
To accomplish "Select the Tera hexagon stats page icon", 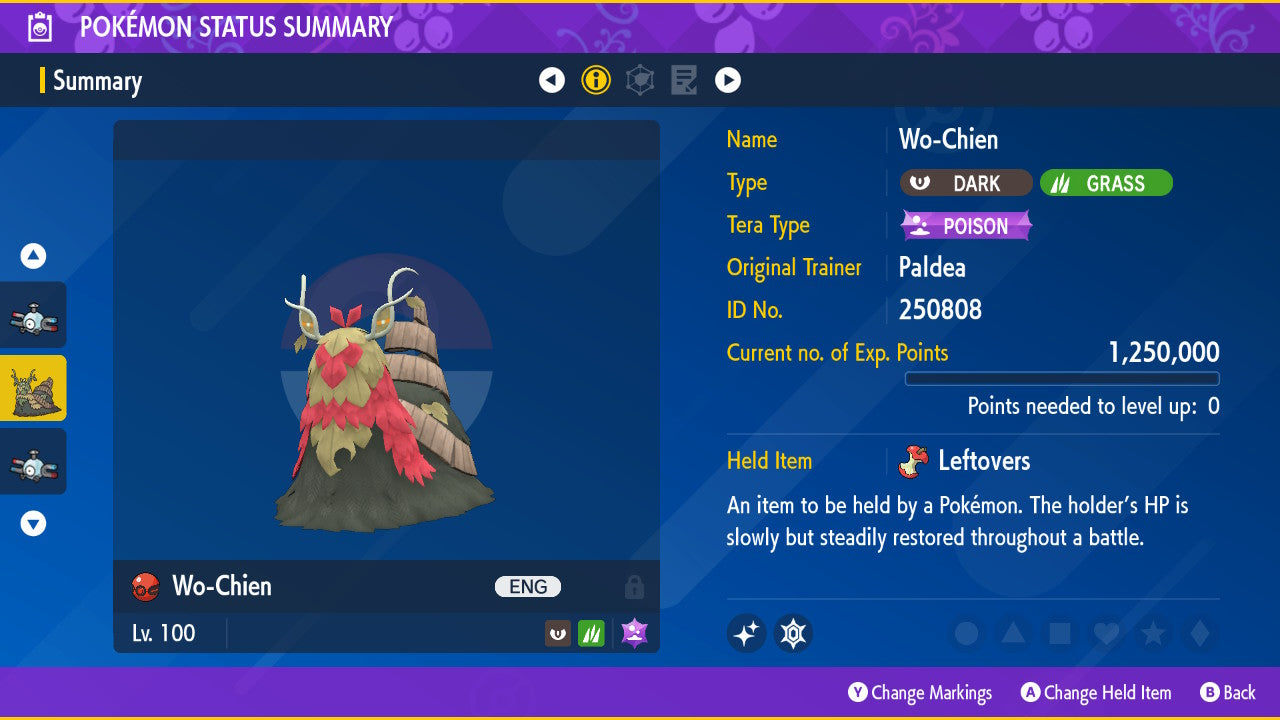I will coord(639,80).
